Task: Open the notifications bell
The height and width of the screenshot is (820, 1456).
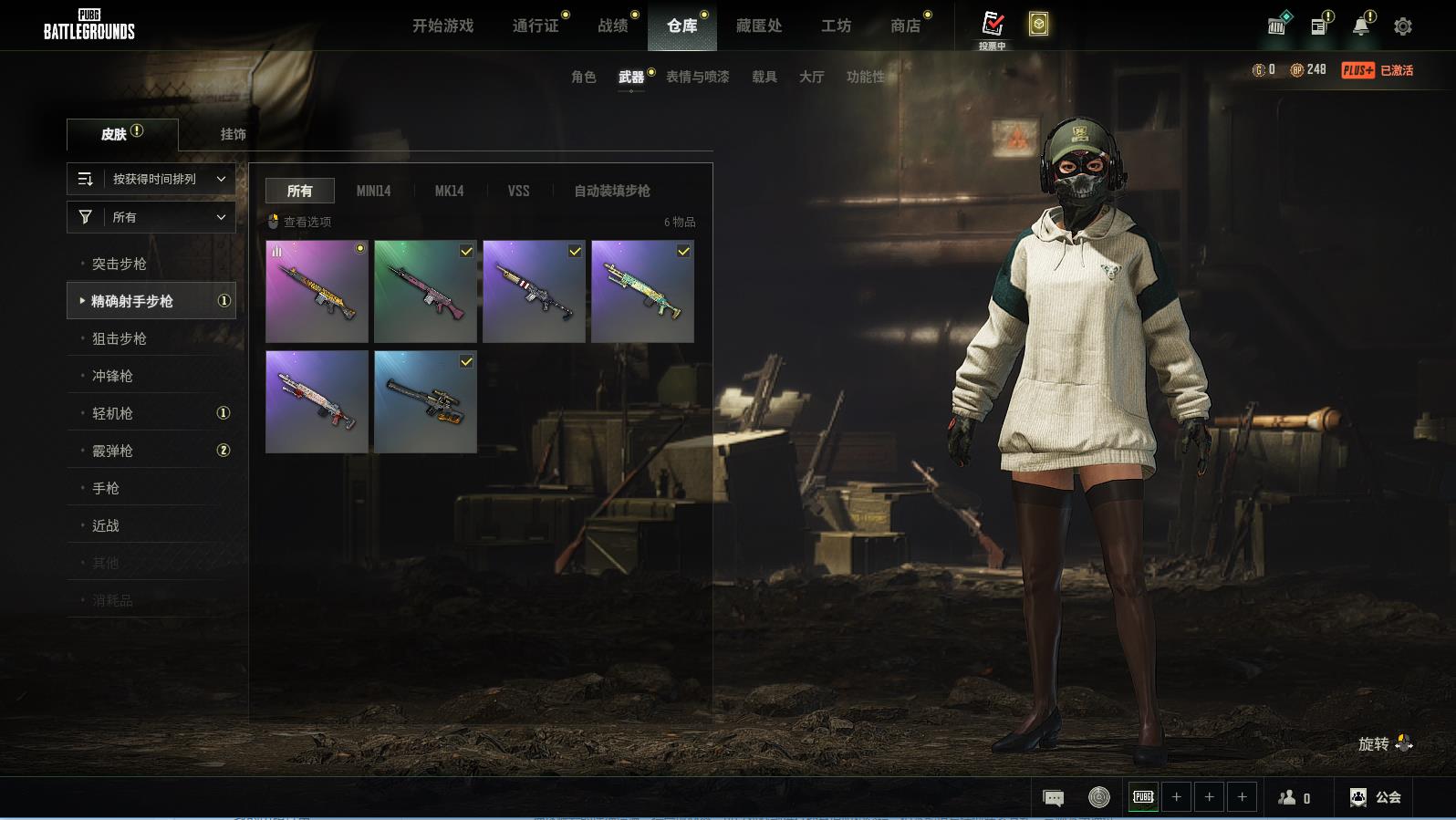Action: [x=1360, y=26]
